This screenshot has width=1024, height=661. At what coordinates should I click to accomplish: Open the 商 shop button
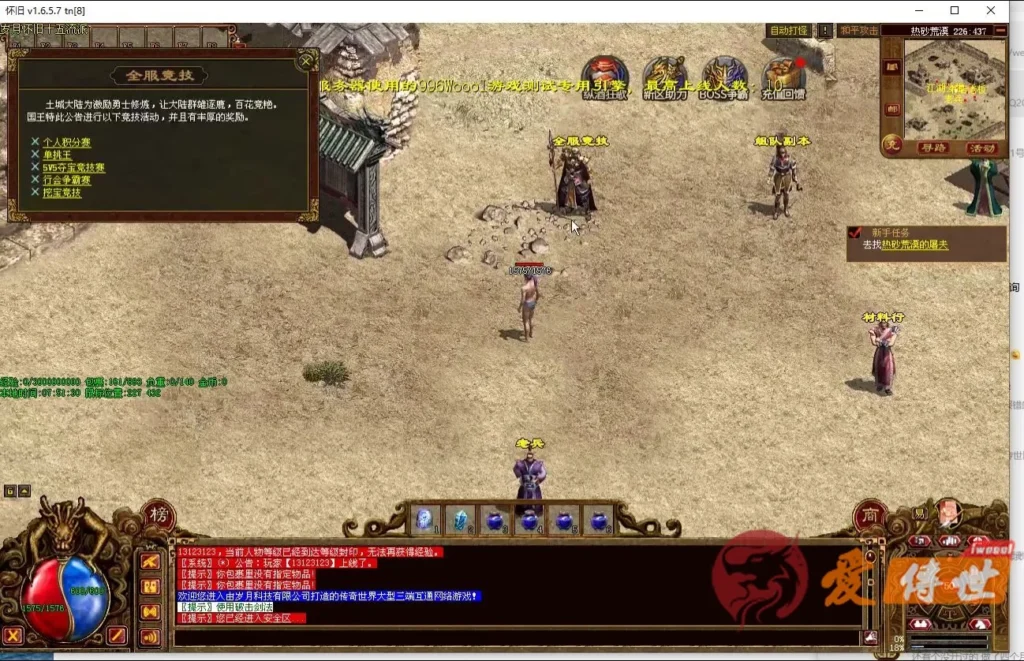869,516
